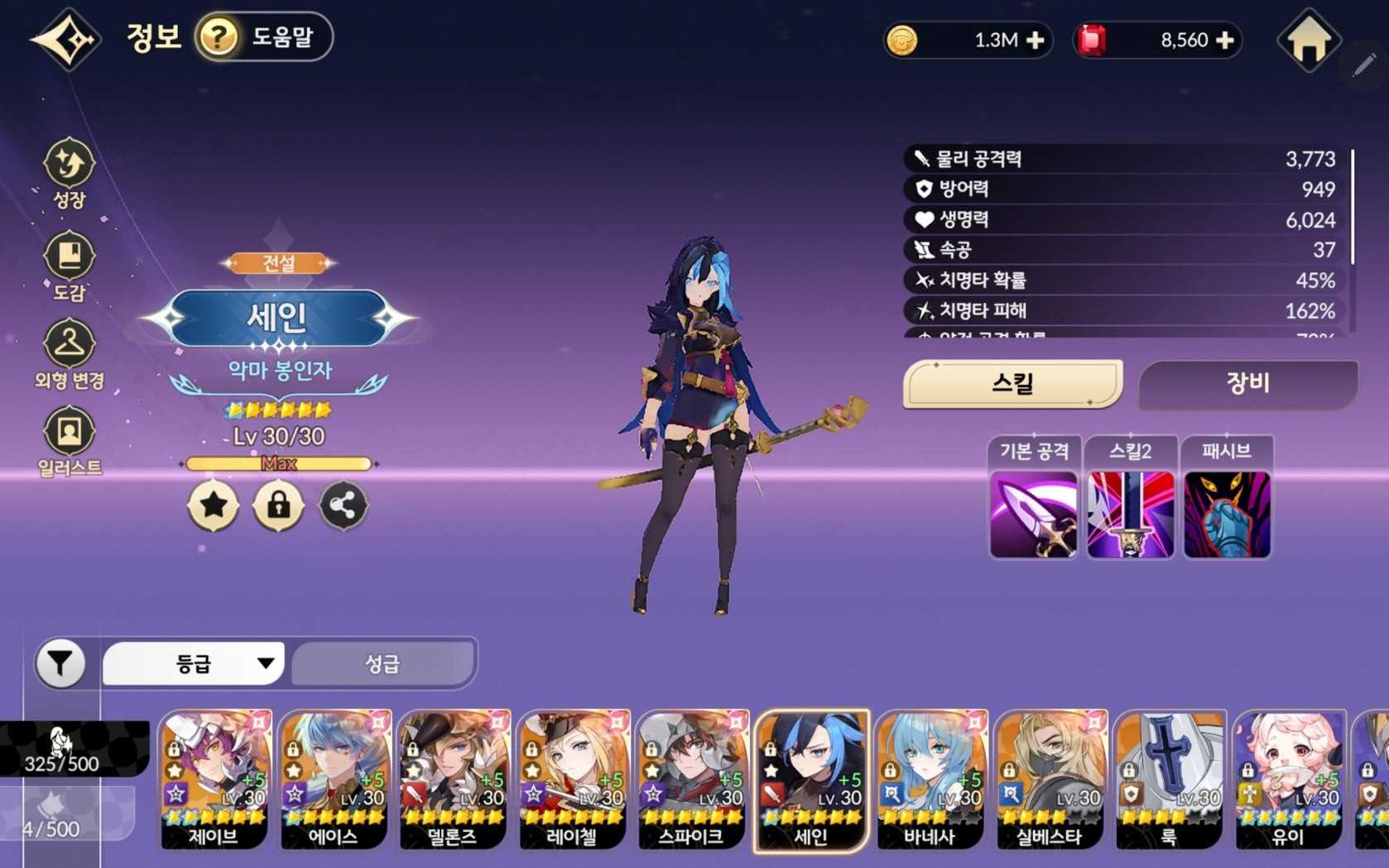Go back using the diamond arrow icon
The height and width of the screenshot is (868, 1389).
point(65,39)
